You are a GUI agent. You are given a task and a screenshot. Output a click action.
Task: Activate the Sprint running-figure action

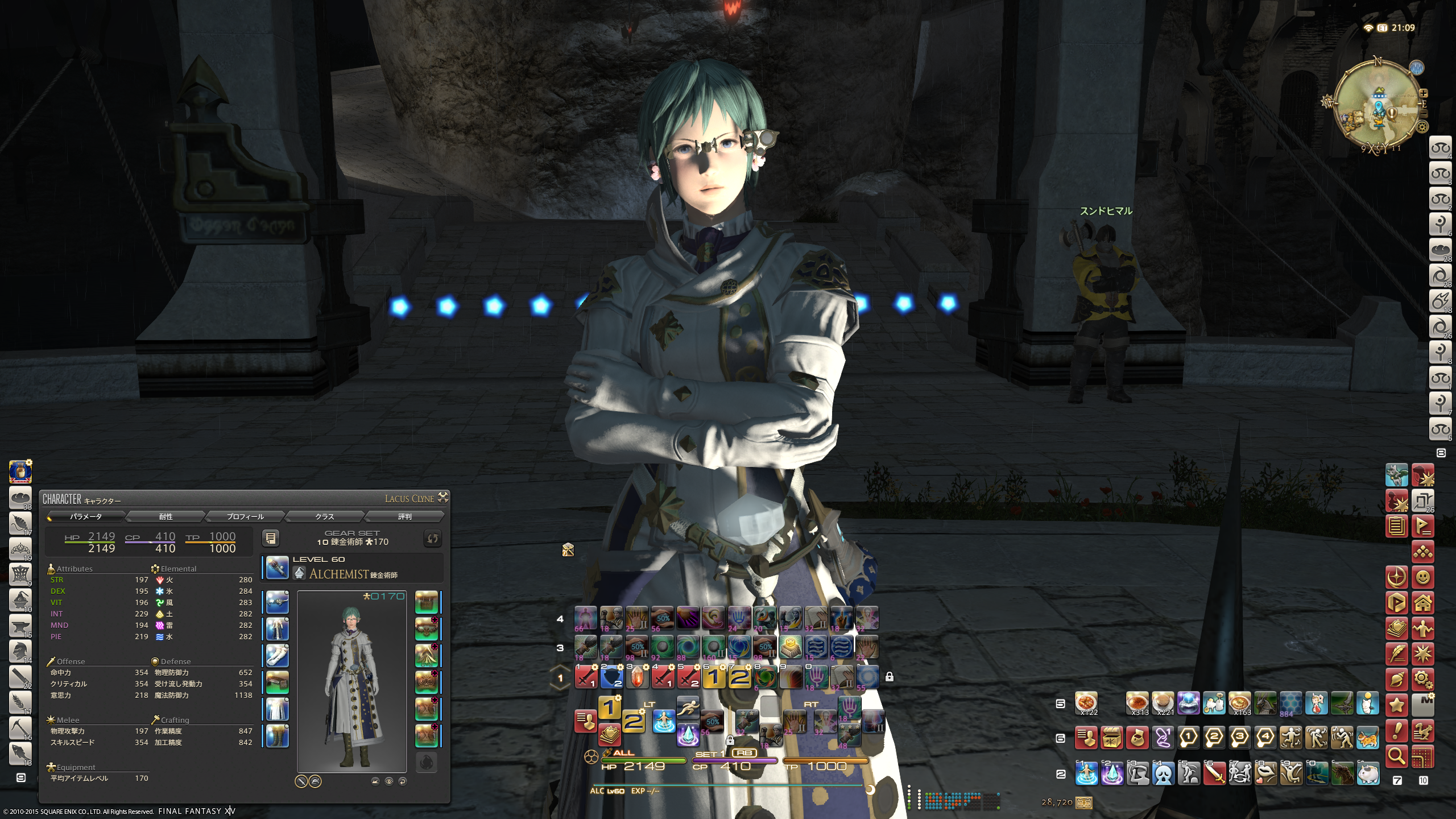point(688,708)
